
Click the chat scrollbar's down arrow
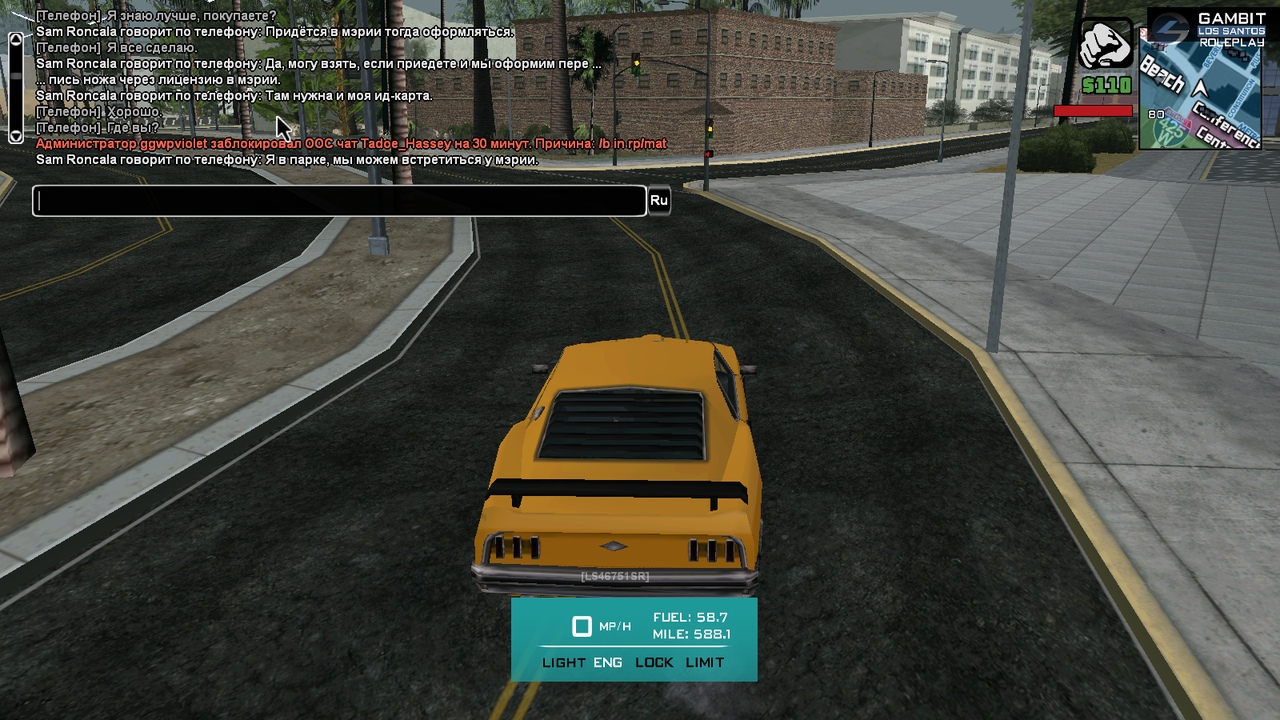click(x=15, y=135)
